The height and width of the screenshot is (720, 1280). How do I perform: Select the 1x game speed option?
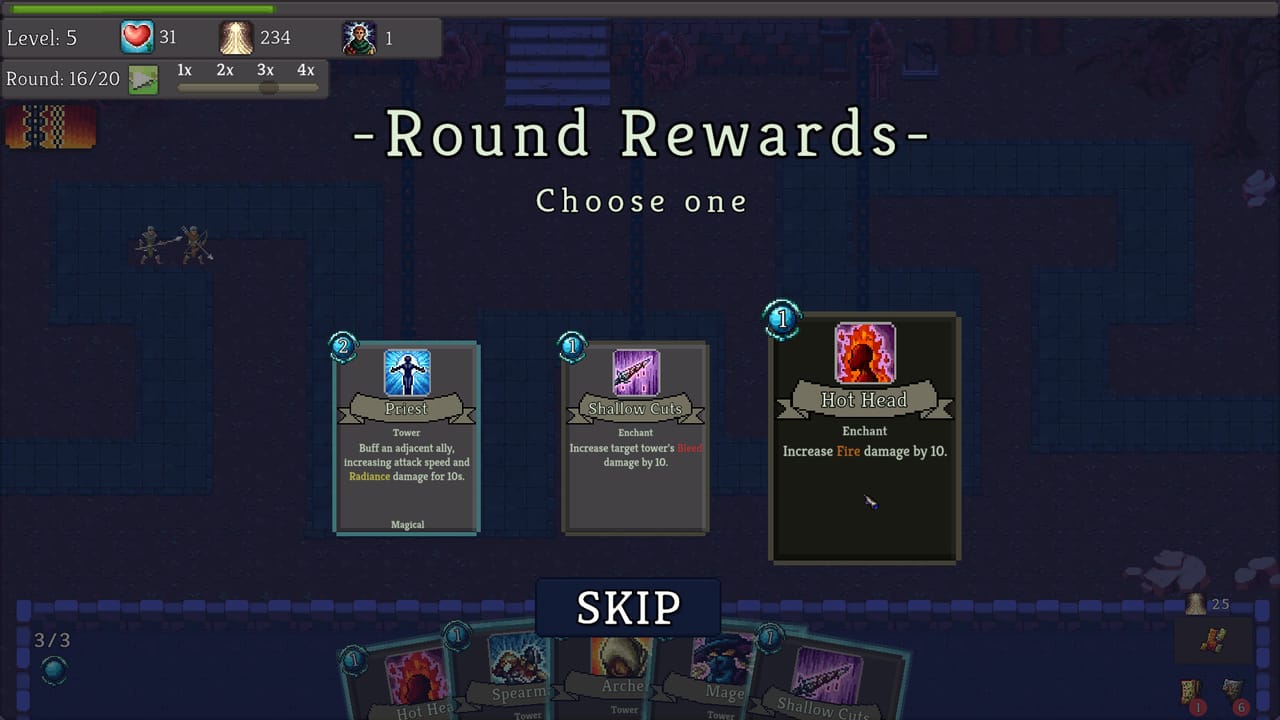pyautogui.click(x=183, y=70)
